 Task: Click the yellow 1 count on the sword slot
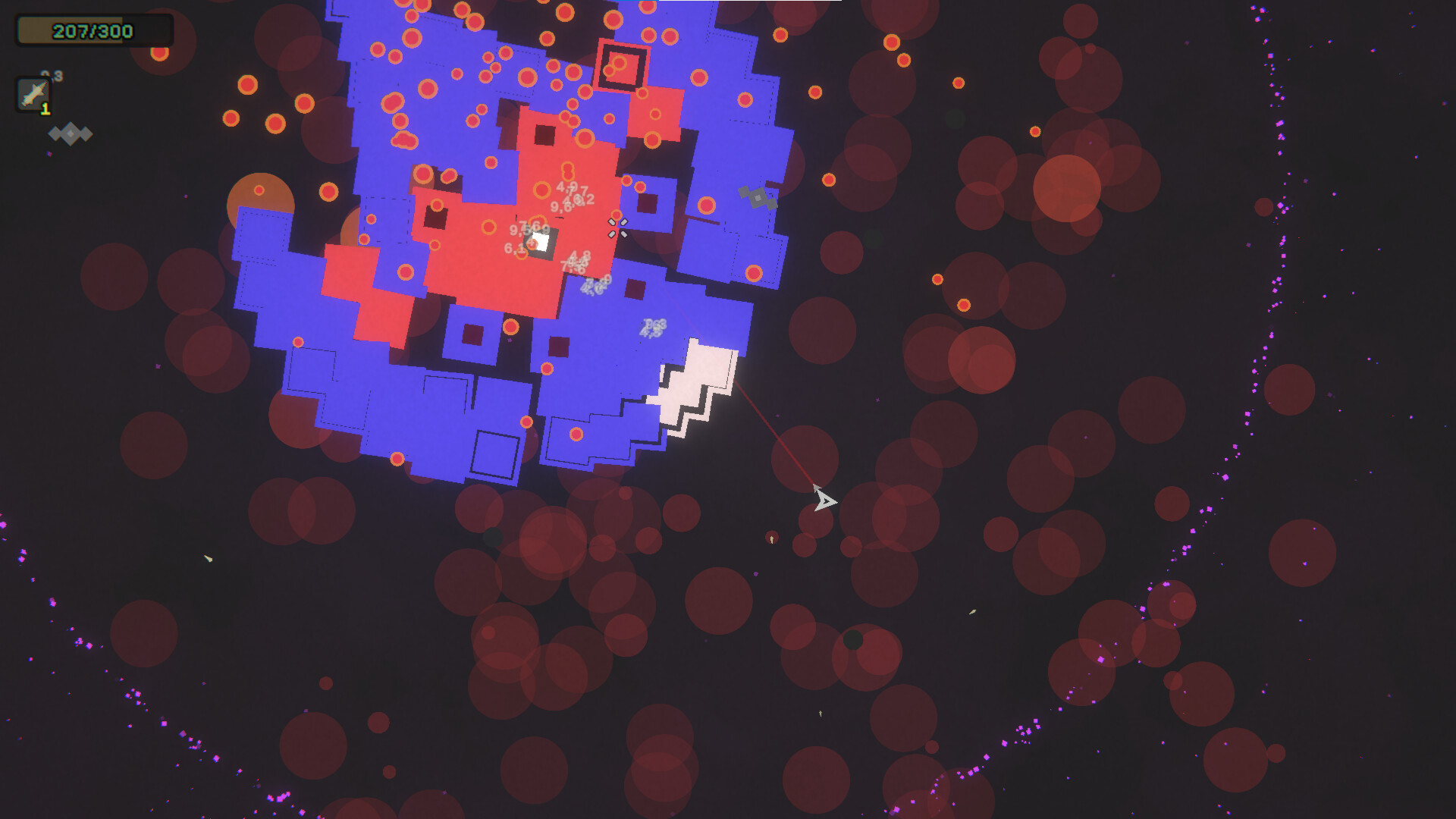44,109
